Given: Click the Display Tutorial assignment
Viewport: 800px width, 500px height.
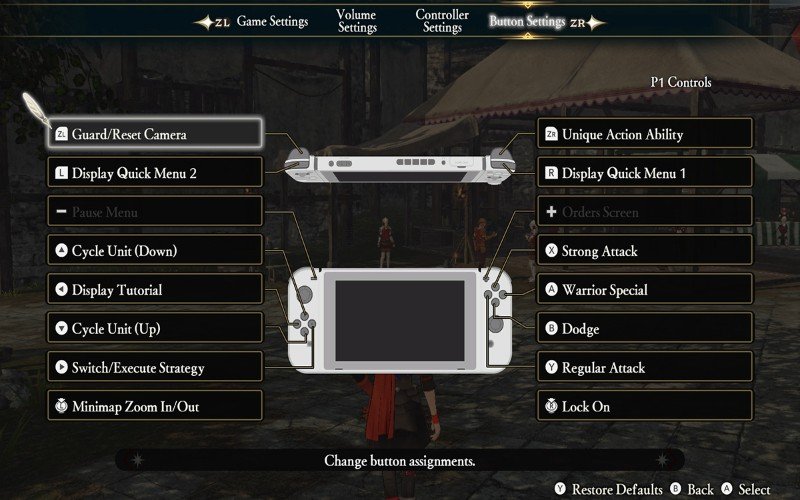Looking at the screenshot, I should (x=155, y=289).
